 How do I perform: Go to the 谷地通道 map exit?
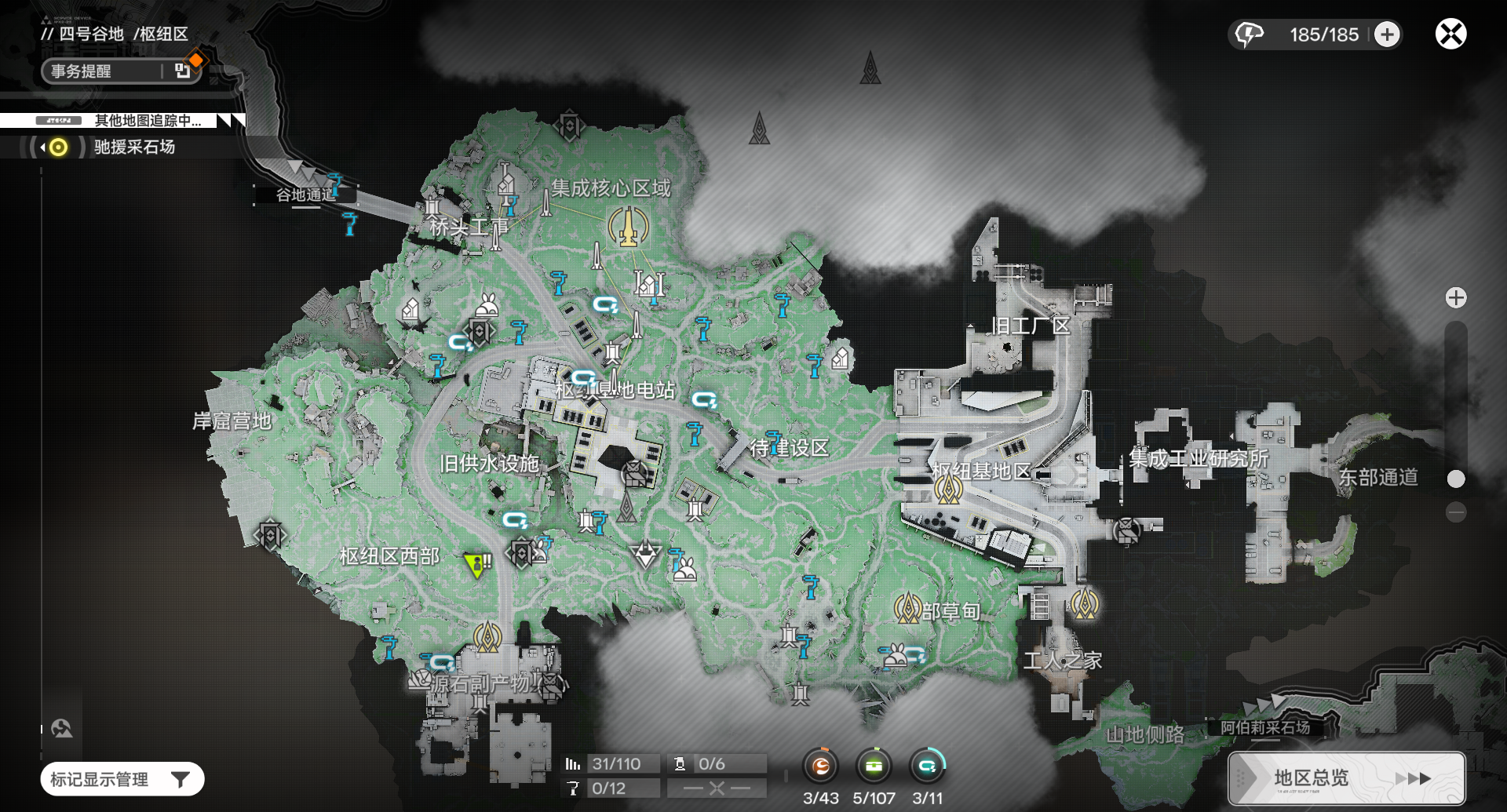(x=305, y=195)
